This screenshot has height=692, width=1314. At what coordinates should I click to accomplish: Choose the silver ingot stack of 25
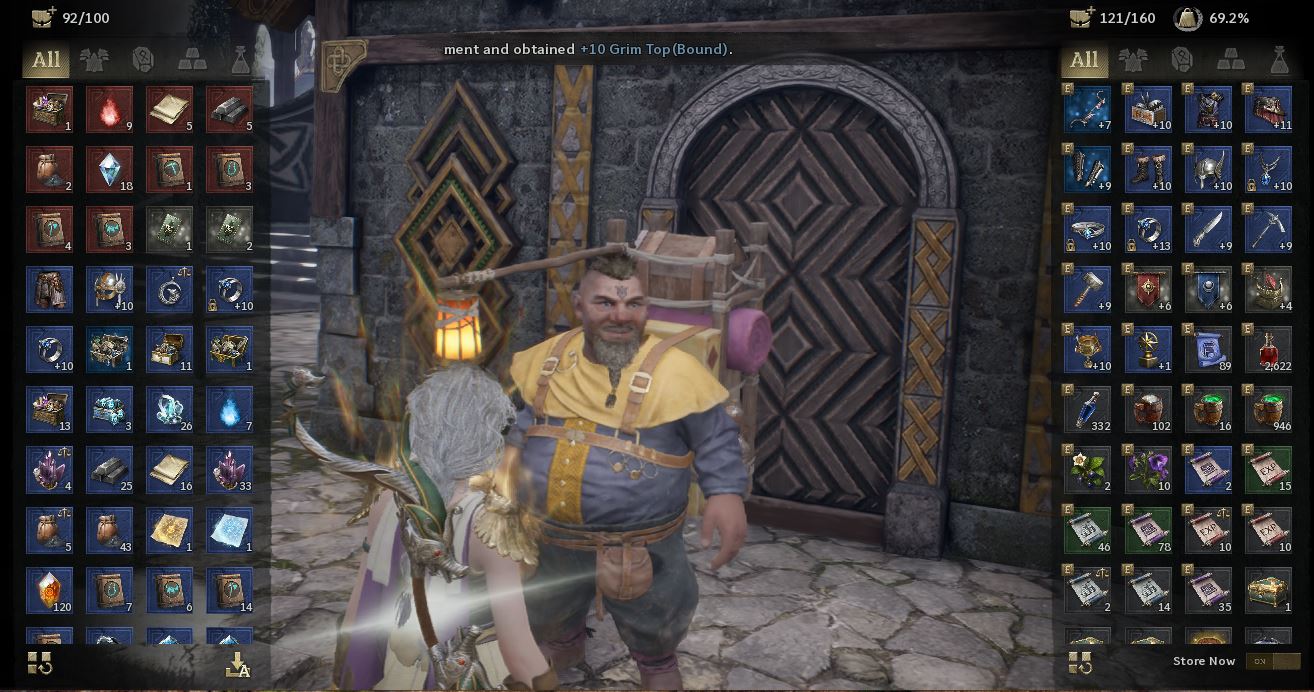point(109,470)
